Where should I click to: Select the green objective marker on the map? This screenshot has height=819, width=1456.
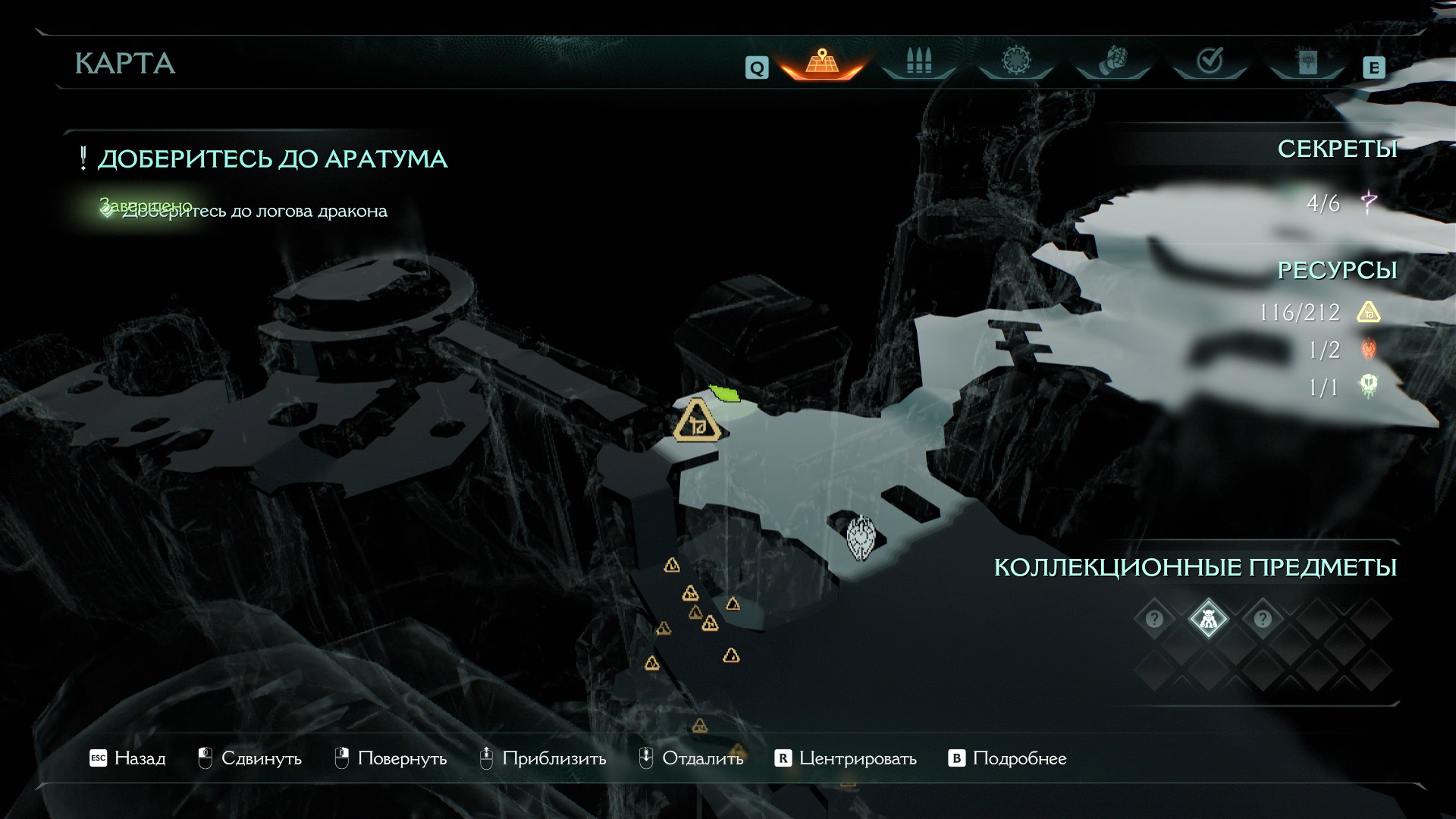coord(725,393)
